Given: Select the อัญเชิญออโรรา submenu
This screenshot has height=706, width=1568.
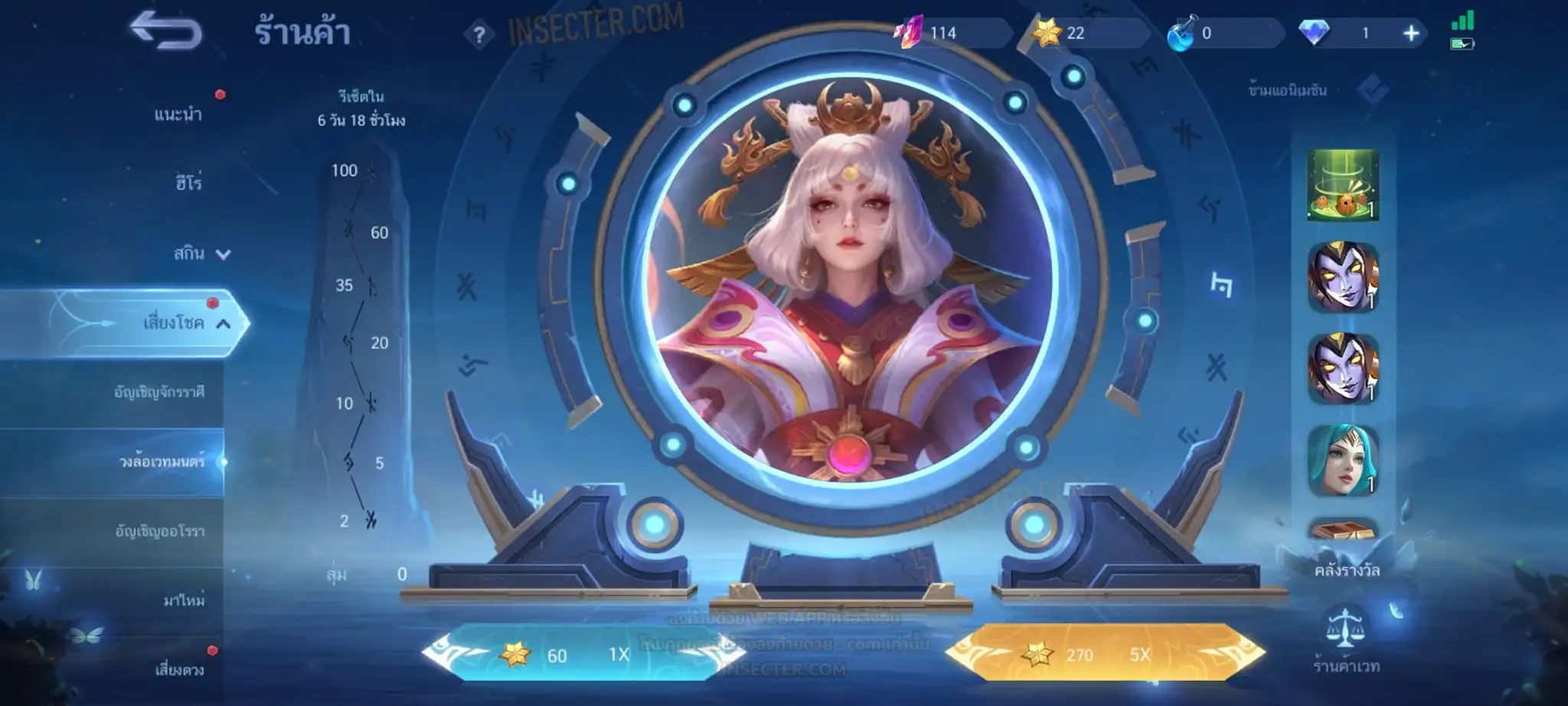Looking at the screenshot, I should (159, 531).
